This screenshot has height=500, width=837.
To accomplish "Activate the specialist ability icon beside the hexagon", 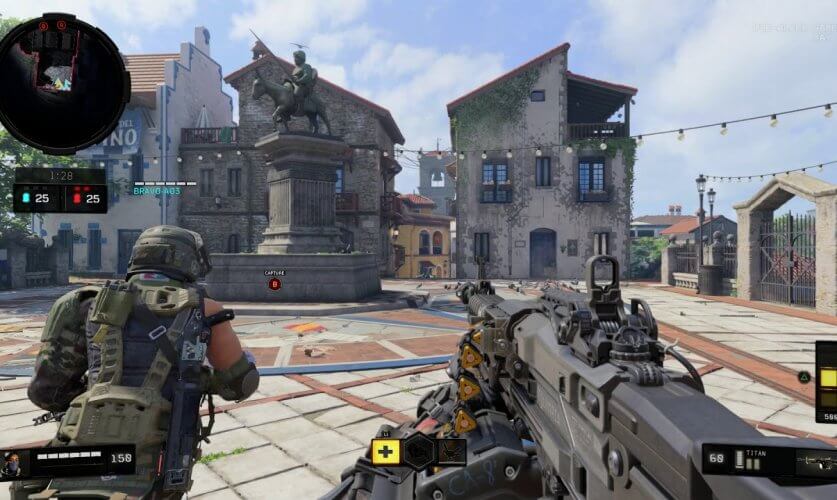I will (452, 452).
